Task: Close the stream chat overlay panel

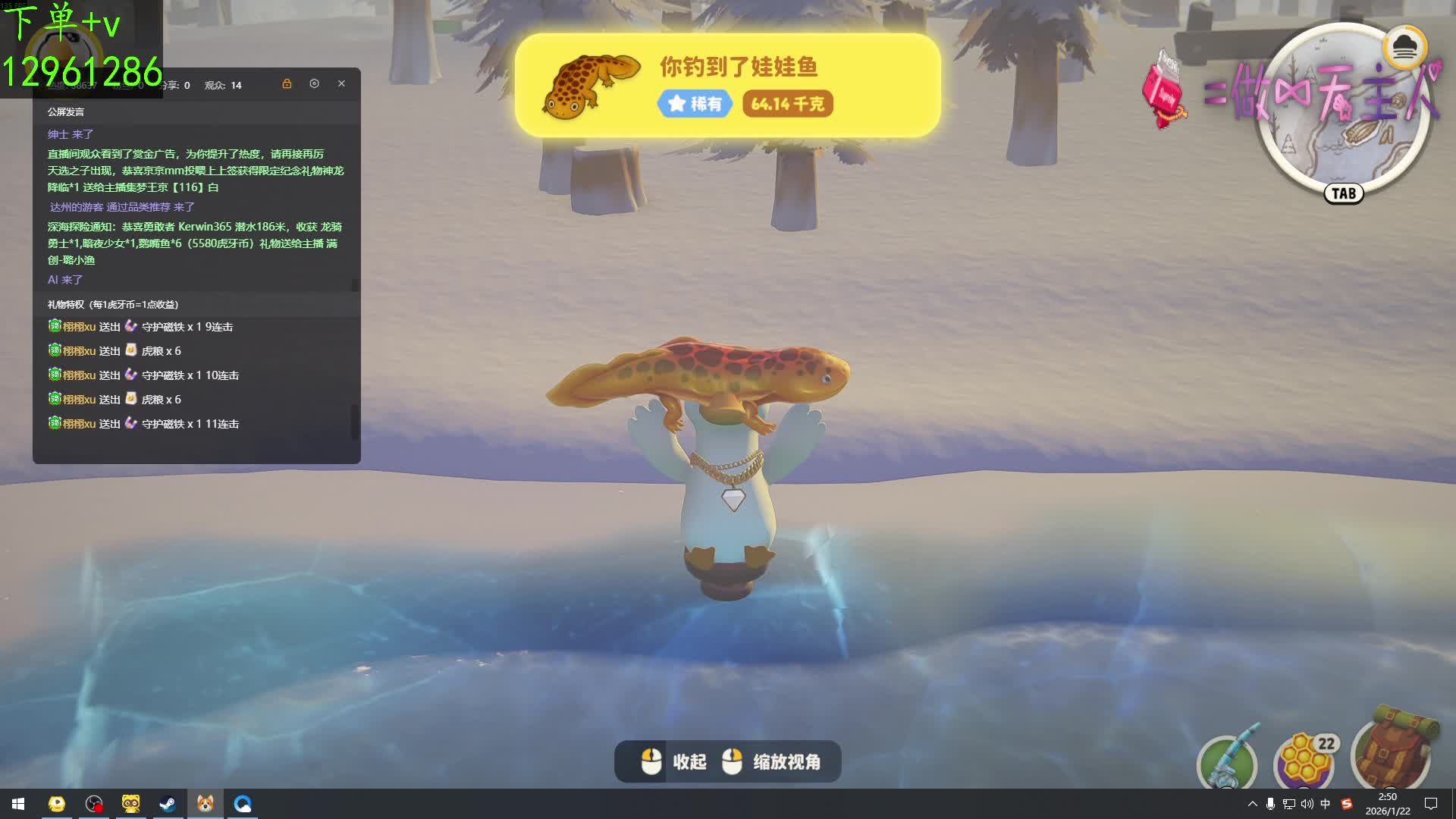Action: click(341, 83)
